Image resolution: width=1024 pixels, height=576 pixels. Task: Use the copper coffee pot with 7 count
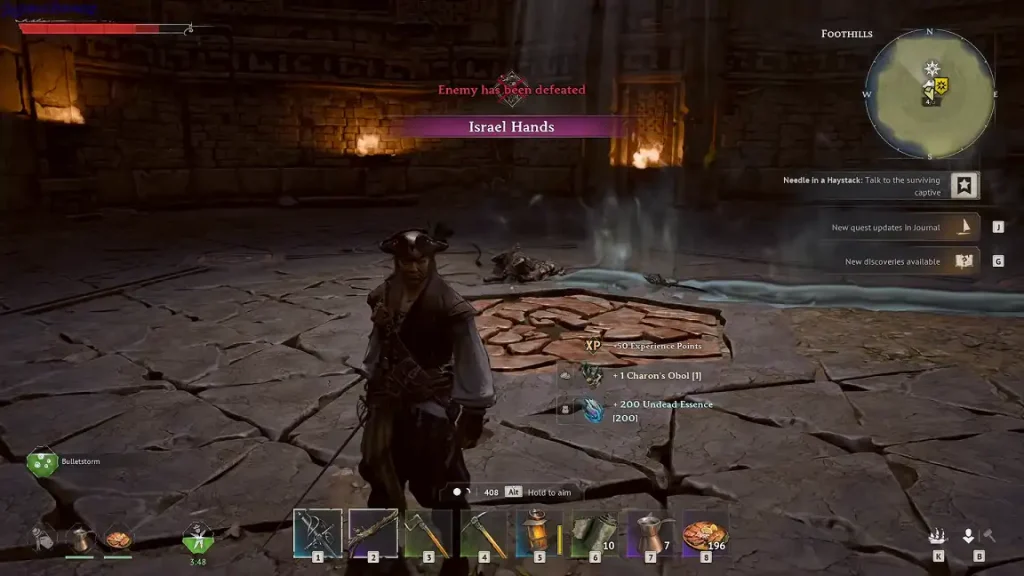[650, 532]
